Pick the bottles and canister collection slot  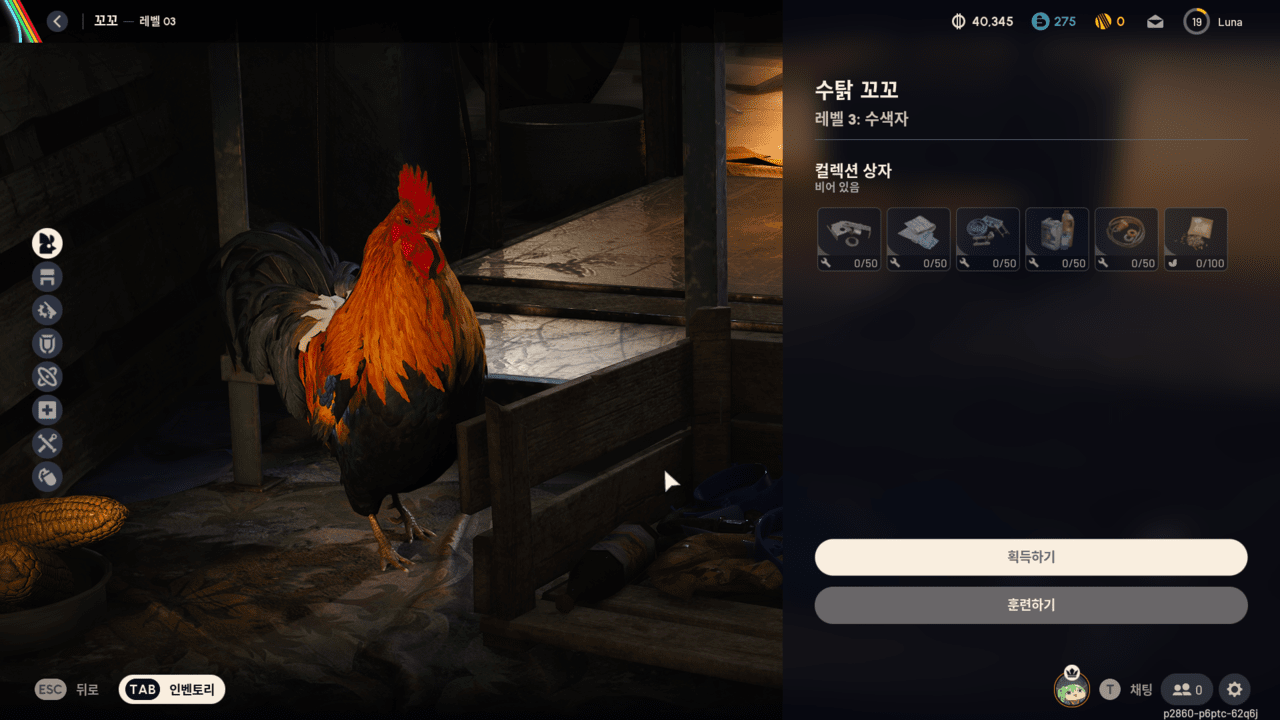click(x=1057, y=240)
